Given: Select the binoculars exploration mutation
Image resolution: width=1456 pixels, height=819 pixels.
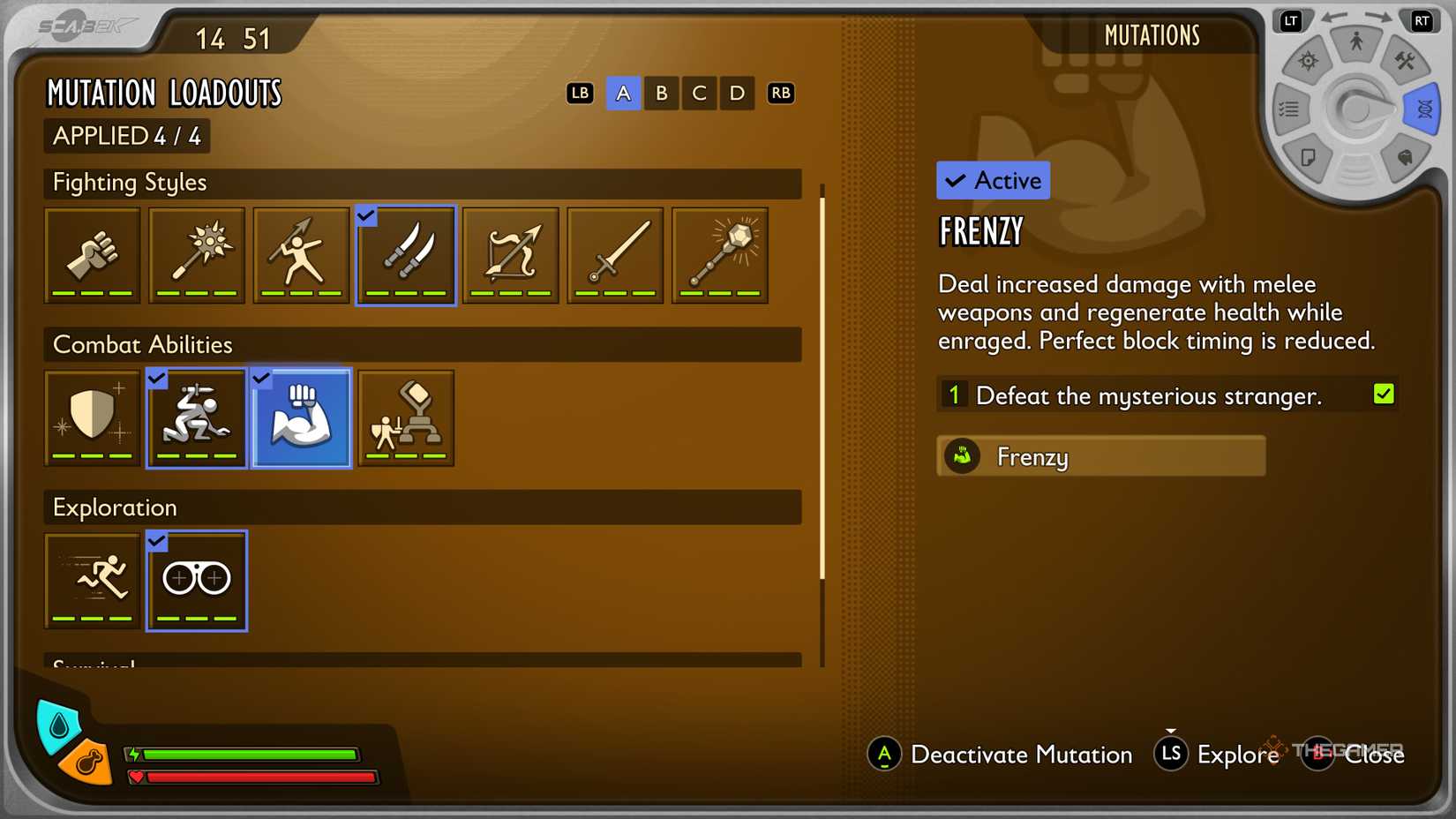Looking at the screenshot, I should click(x=196, y=581).
